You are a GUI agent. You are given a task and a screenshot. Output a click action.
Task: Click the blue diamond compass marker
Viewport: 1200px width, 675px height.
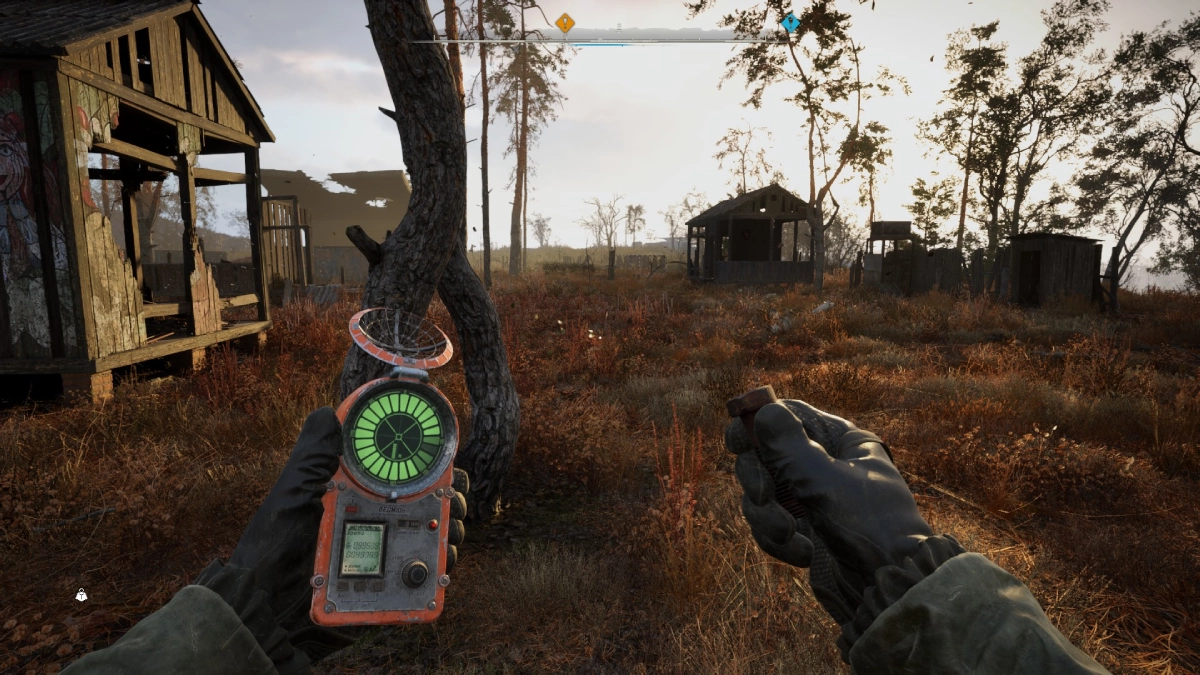tap(790, 22)
